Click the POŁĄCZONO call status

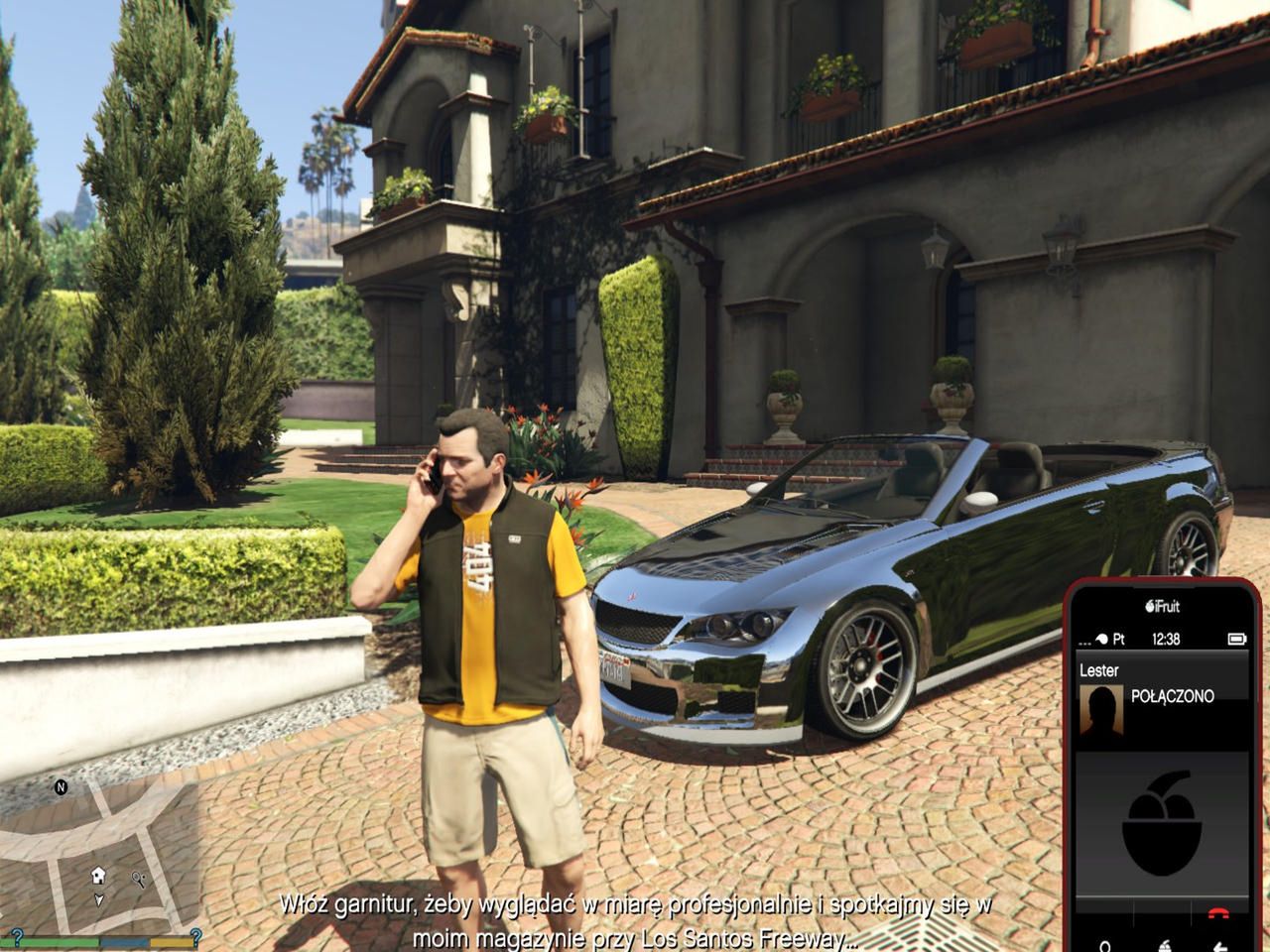click(x=1173, y=696)
